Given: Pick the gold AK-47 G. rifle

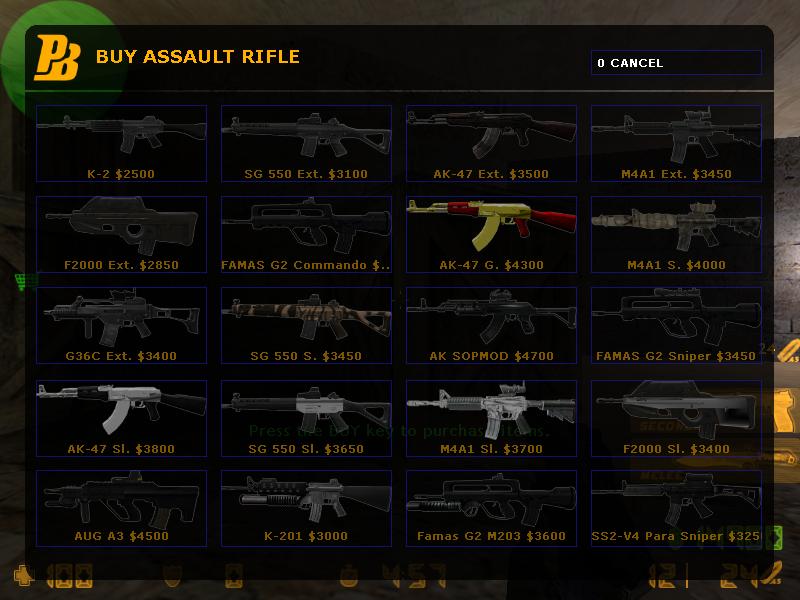Looking at the screenshot, I should click(491, 234).
